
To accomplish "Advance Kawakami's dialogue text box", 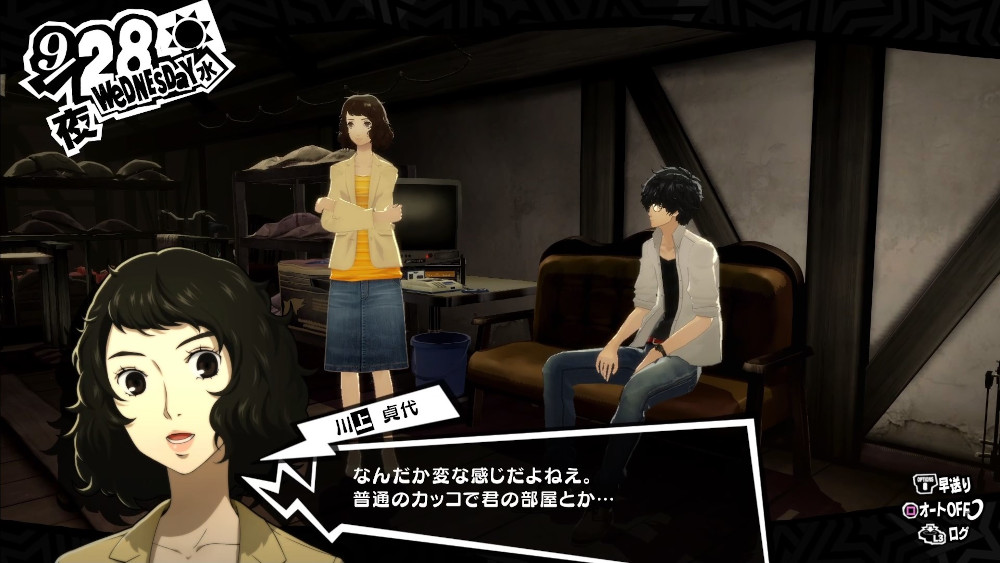I will (520, 482).
